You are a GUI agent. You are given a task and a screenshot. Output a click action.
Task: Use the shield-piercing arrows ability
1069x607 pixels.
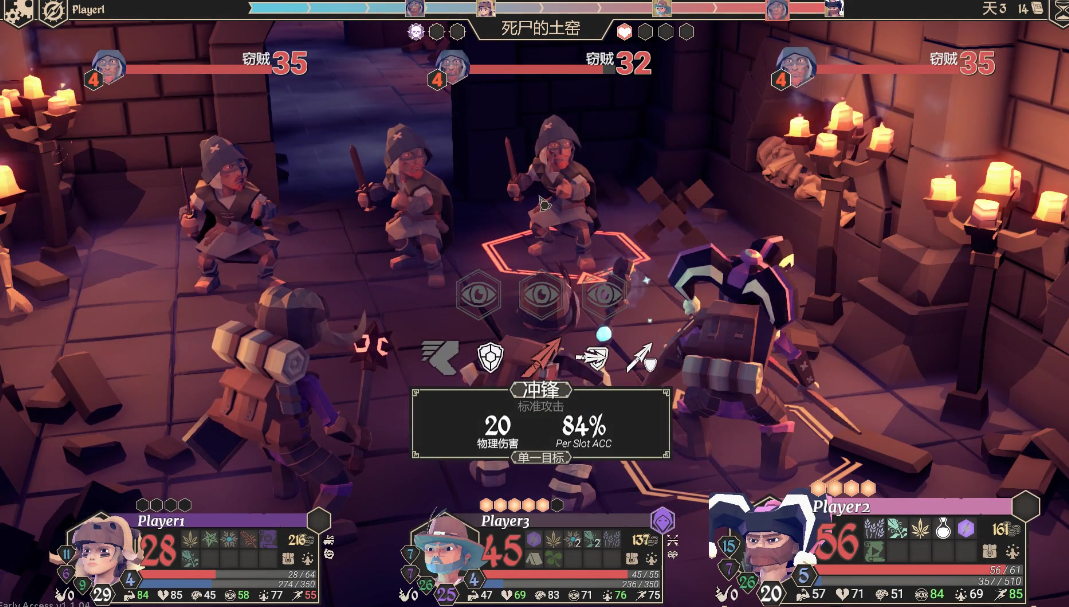pyautogui.click(x=593, y=357)
